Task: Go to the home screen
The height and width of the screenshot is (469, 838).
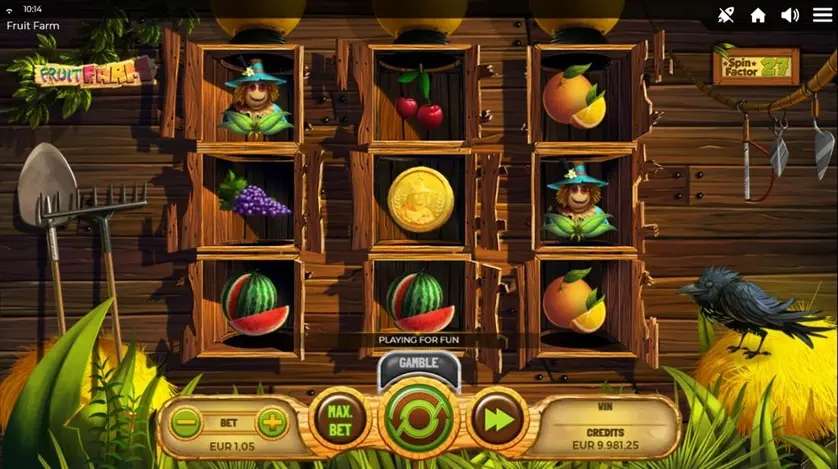Action: tap(758, 15)
